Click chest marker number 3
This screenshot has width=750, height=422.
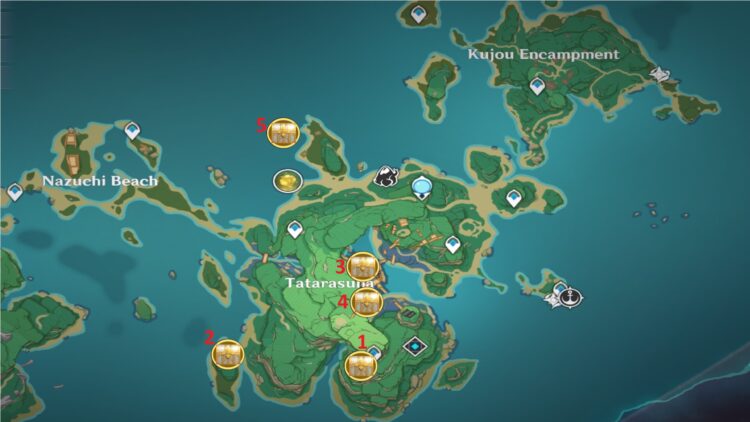pyautogui.click(x=361, y=267)
